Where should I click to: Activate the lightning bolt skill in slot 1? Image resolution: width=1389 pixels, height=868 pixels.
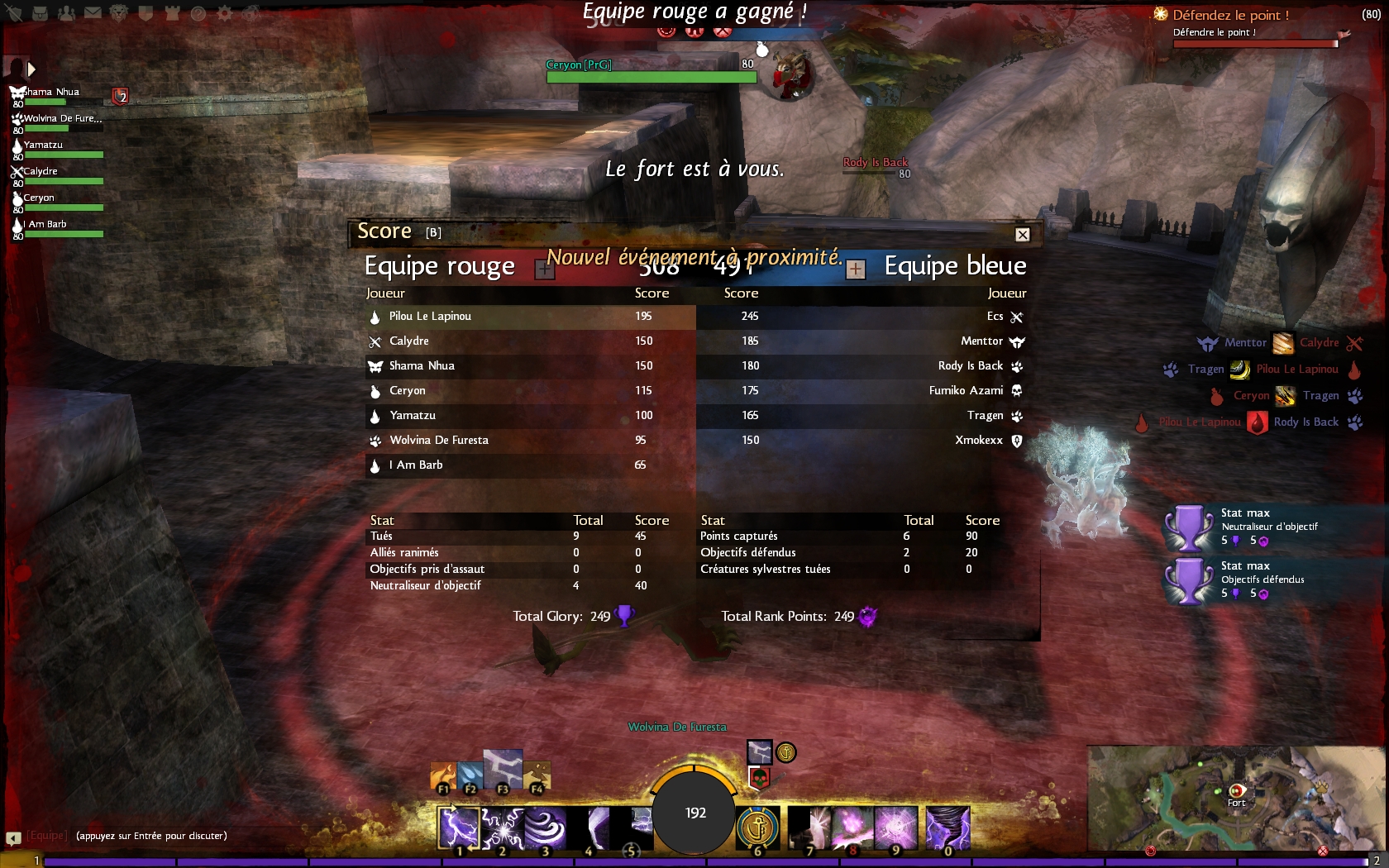click(x=459, y=828)
